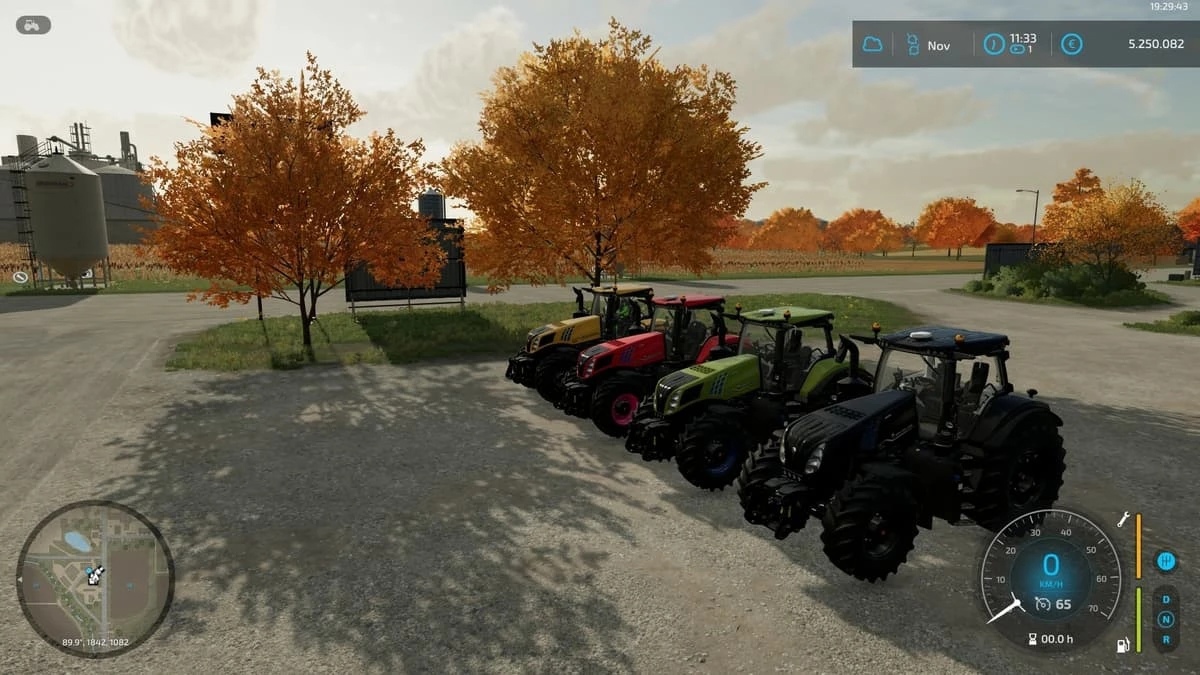Shift to Drive gear D
The height and width of the screenshot is (675, 1200).
pos(1165,600)
